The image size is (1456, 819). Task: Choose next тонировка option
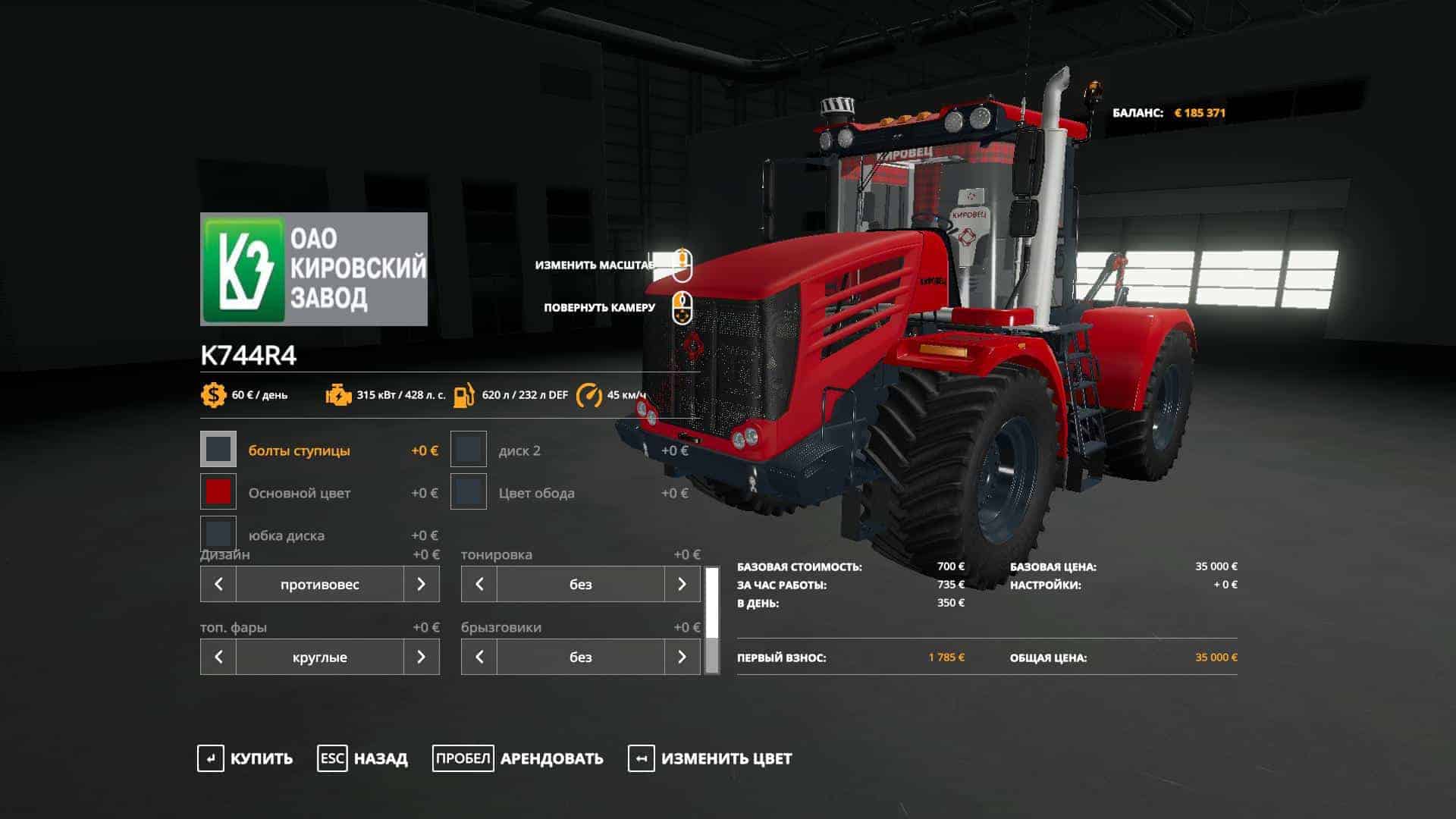(x=682, y=584)
